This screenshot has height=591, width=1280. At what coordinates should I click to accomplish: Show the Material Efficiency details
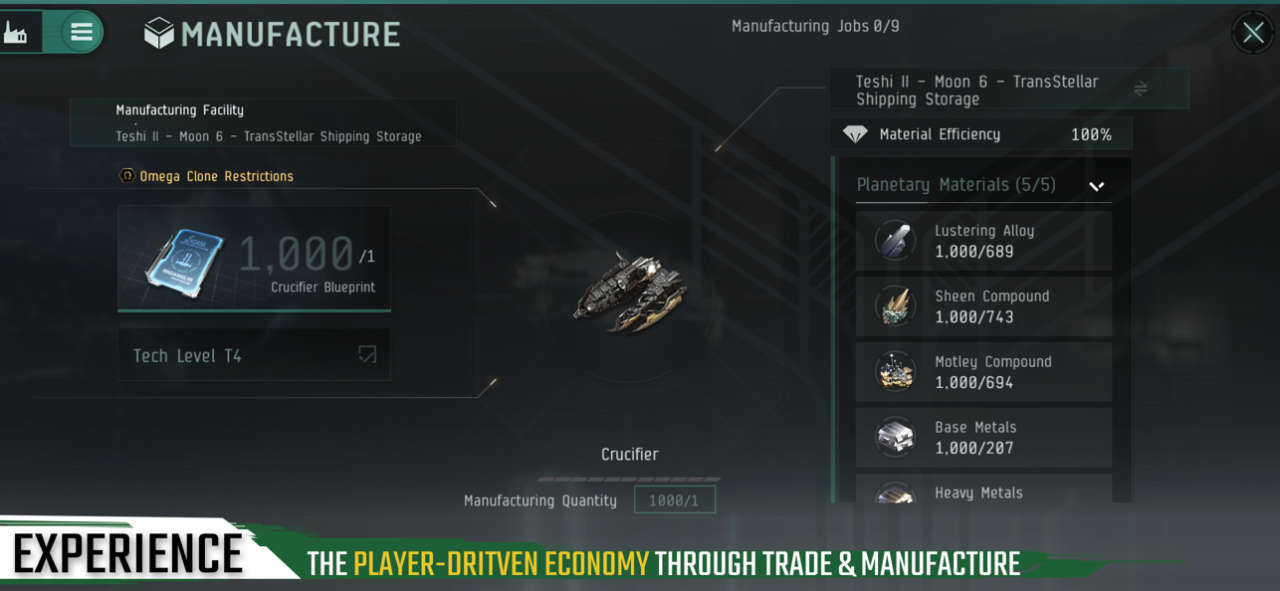pos(980,134)
